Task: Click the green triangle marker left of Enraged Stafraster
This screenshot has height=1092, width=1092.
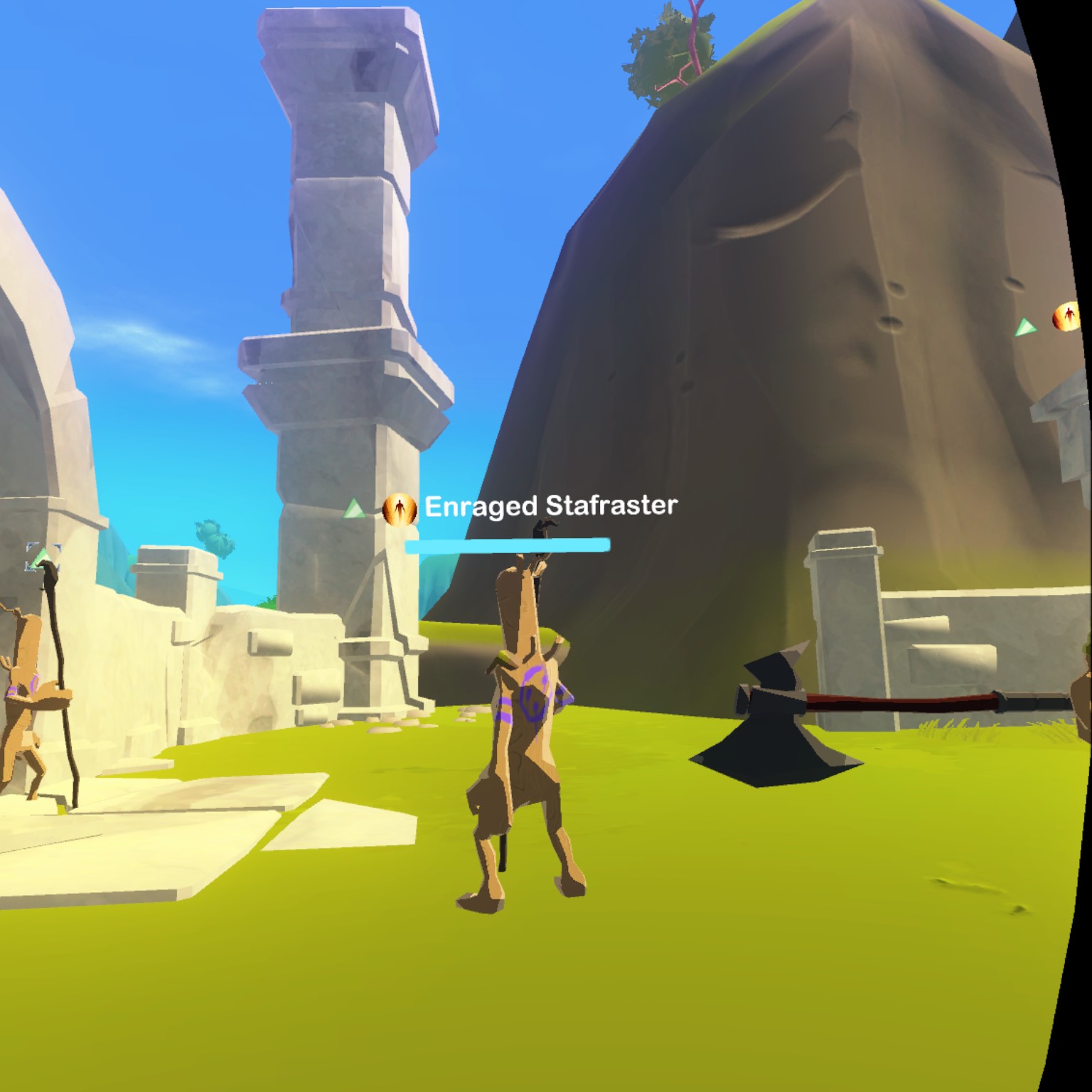Action: pyautogui.click(x=354, y=509)
